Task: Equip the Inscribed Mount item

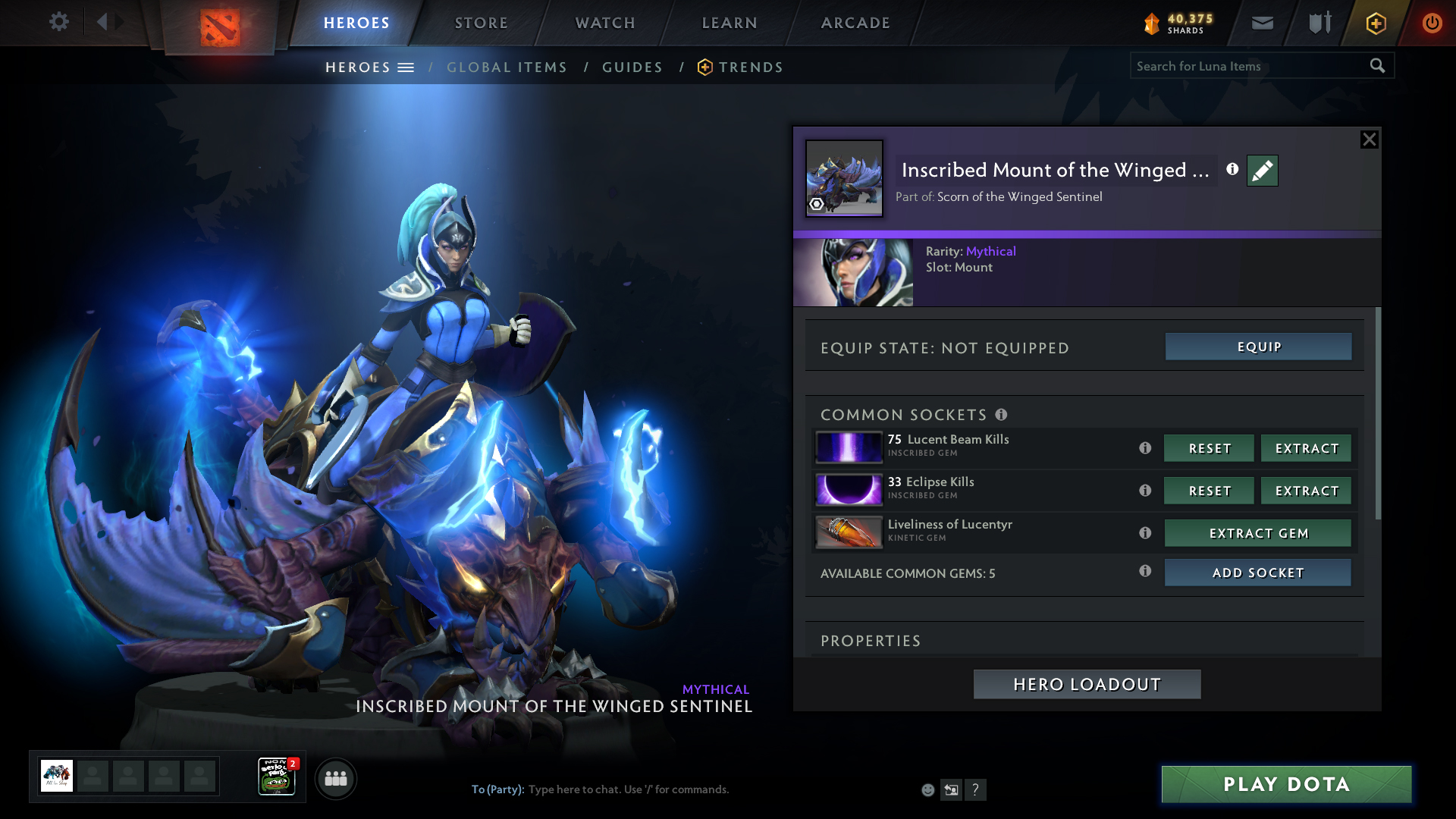Action: pyautogui.click(x=1258, y=347)
